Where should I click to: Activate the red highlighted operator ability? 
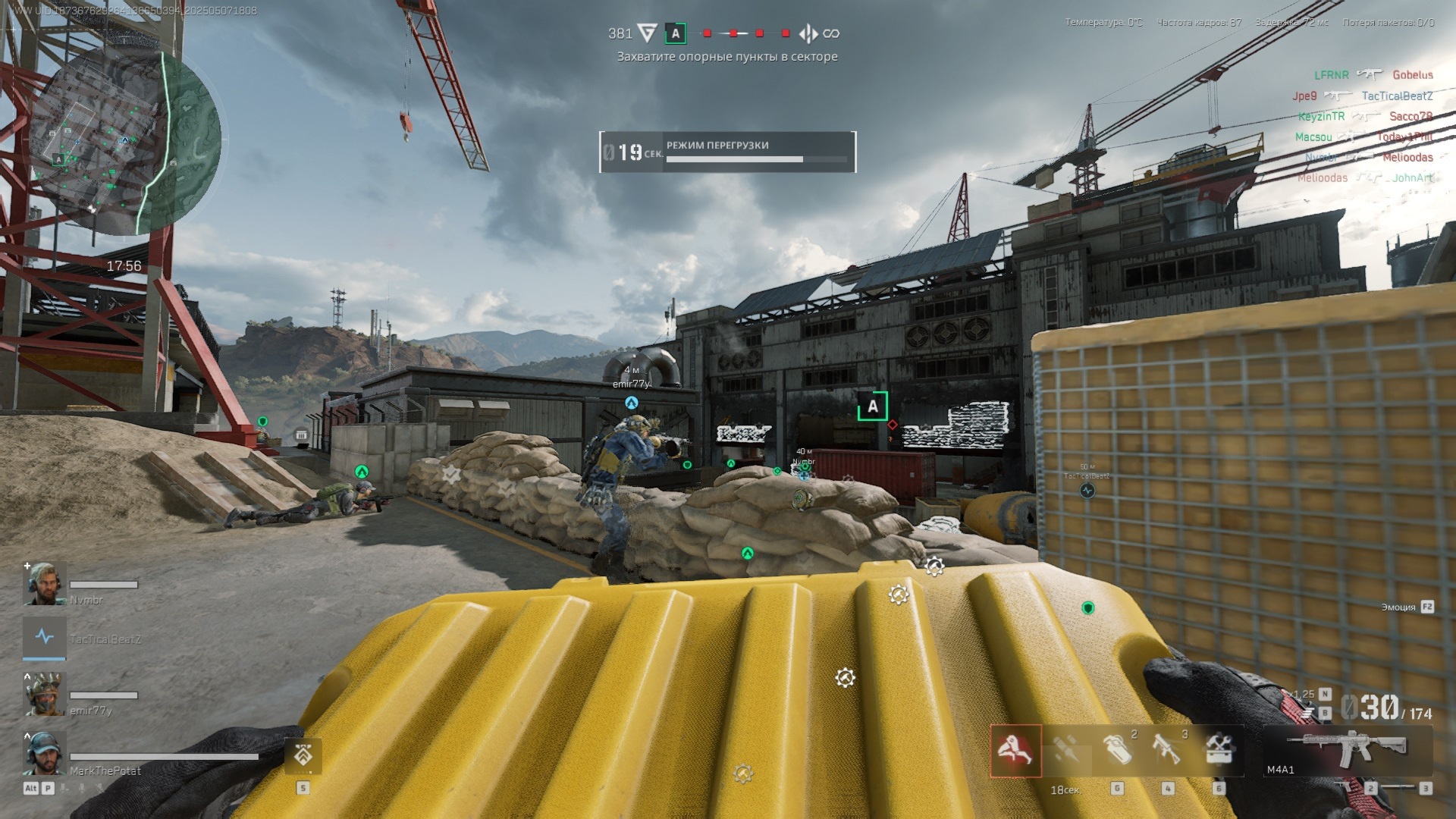[1015, 751]
